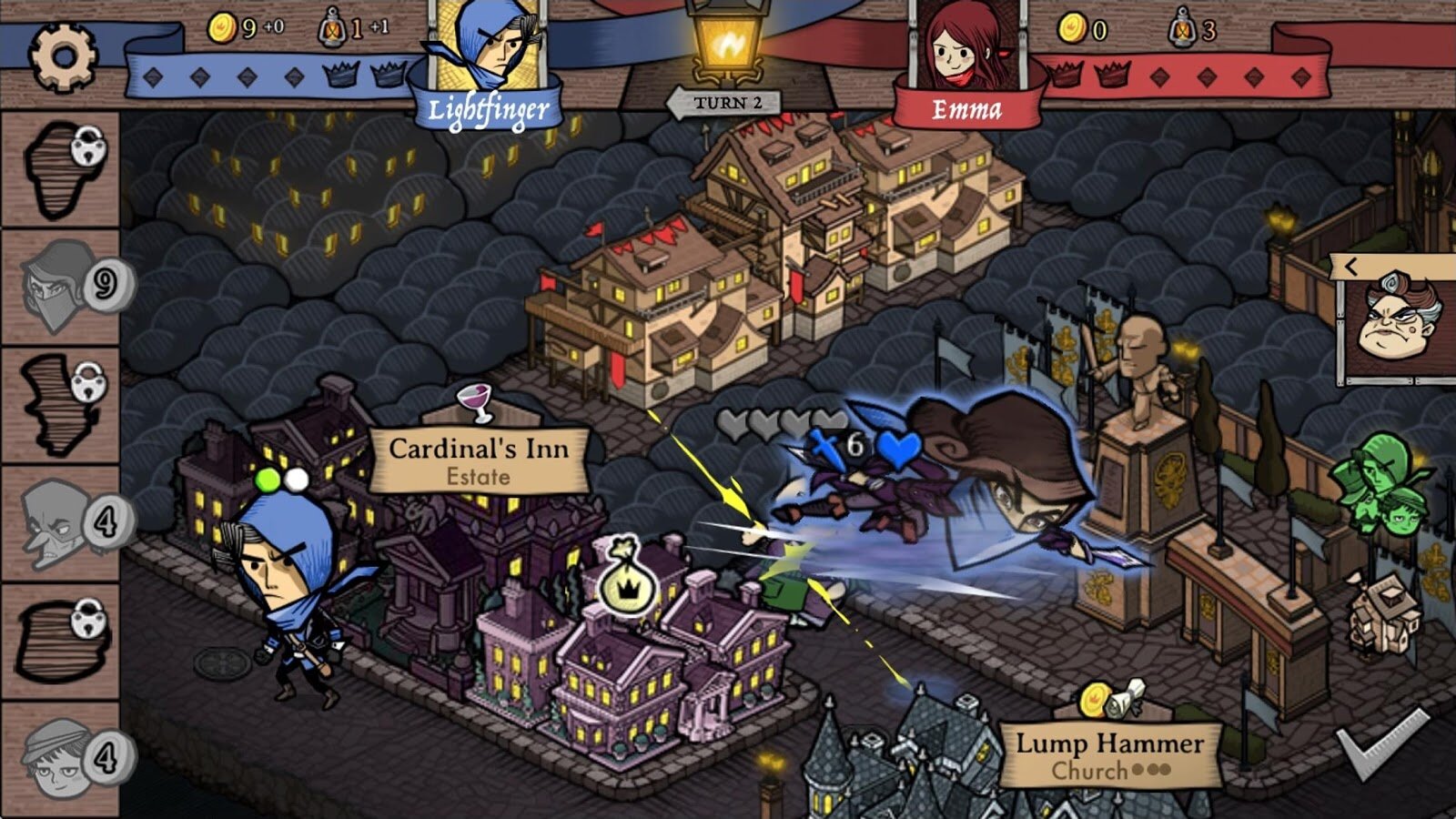Click the glowing lantern above Turn 2

pos(727,42)
